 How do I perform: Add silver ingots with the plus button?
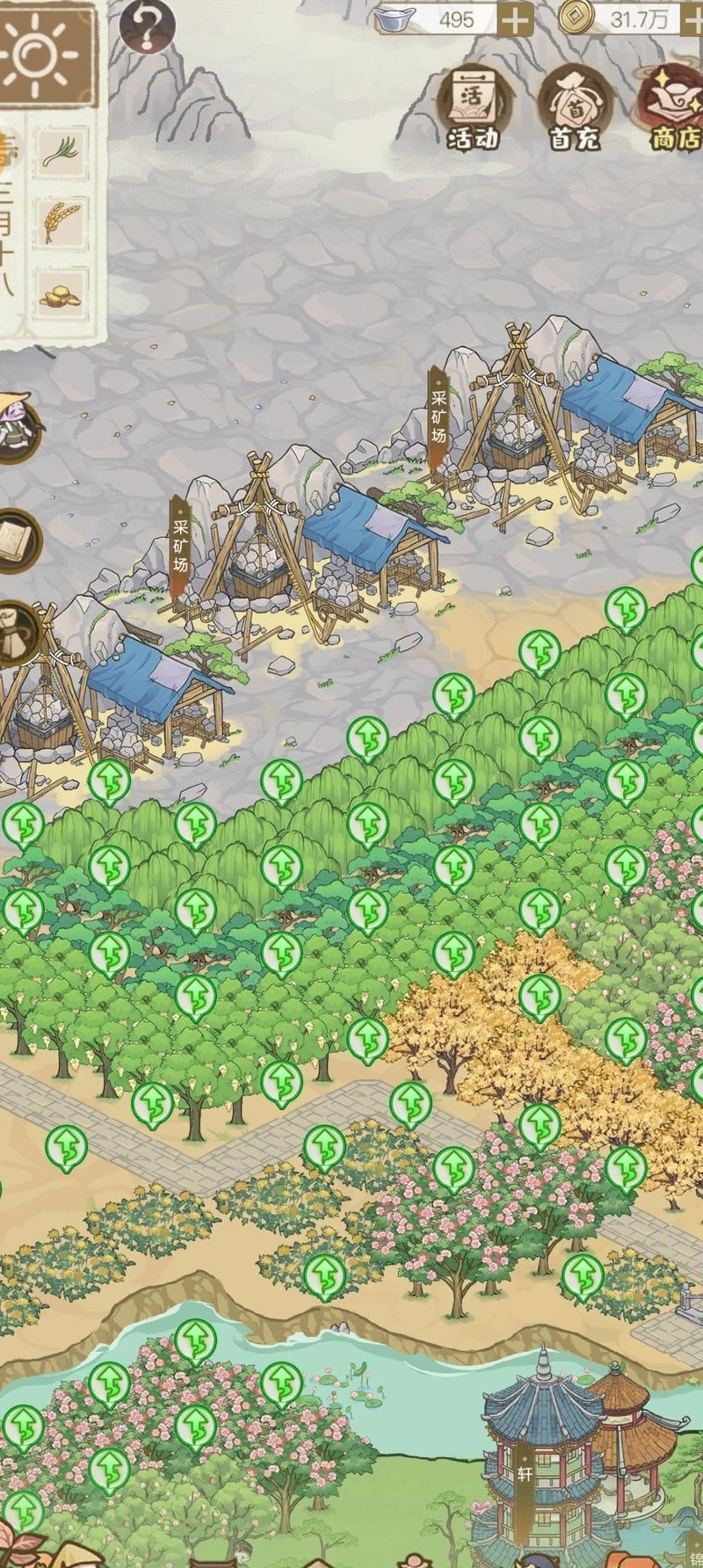point(516,18)
